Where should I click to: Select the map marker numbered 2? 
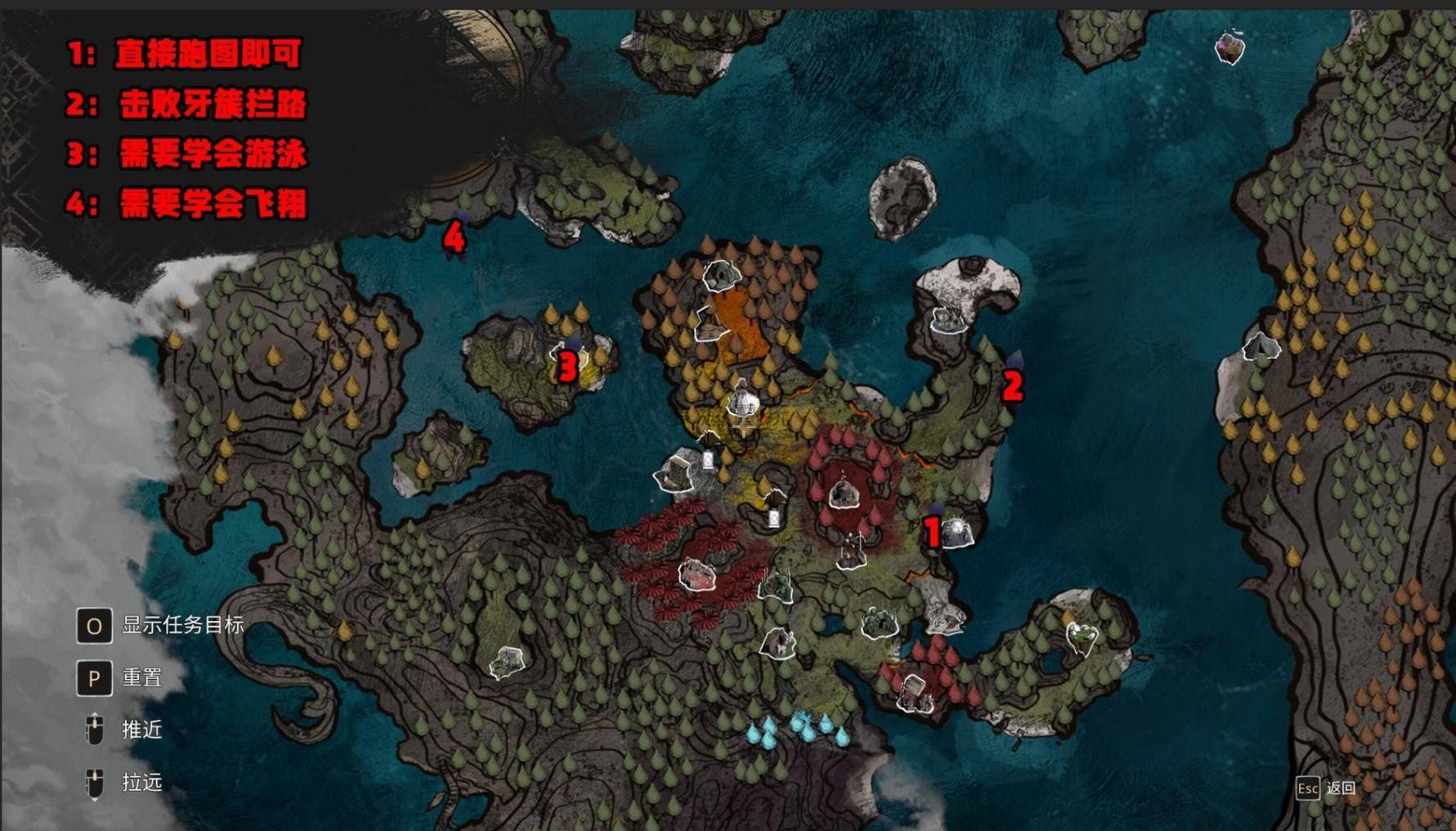pyautogui.click(x=1013, y=385)
